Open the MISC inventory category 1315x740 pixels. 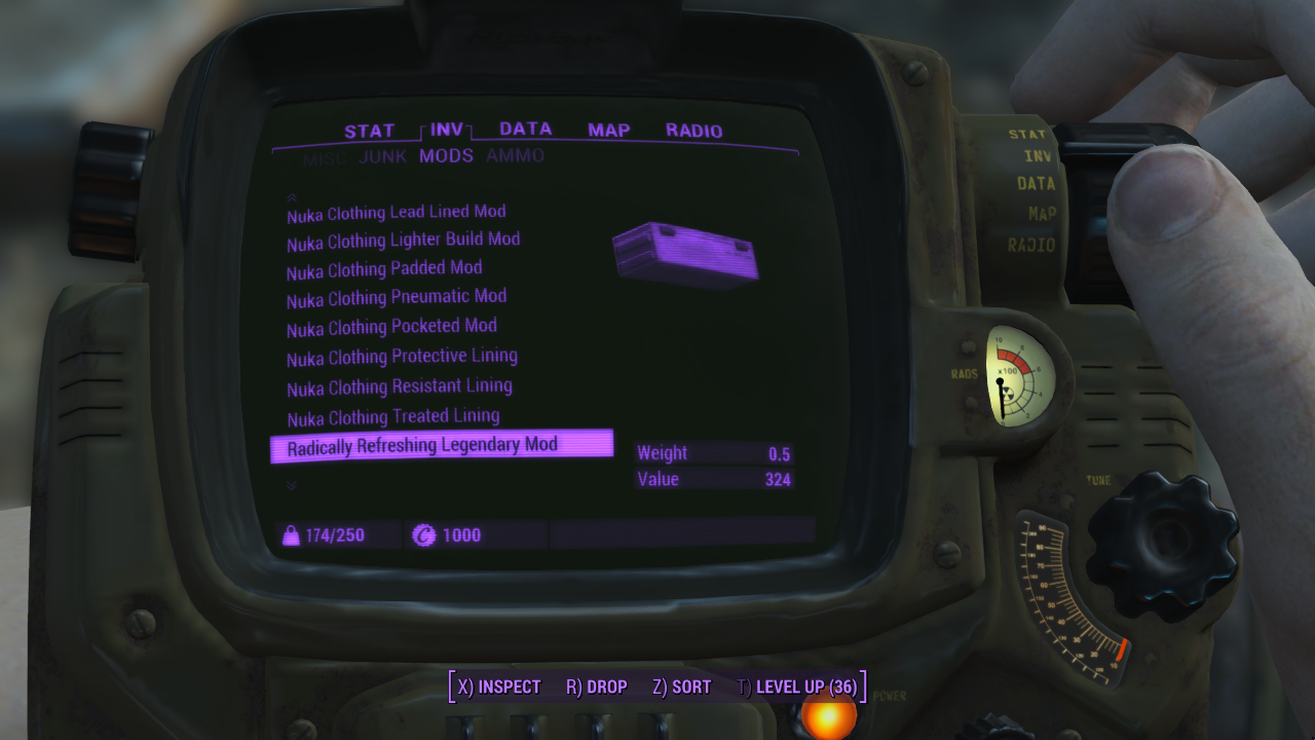[325, 157]
